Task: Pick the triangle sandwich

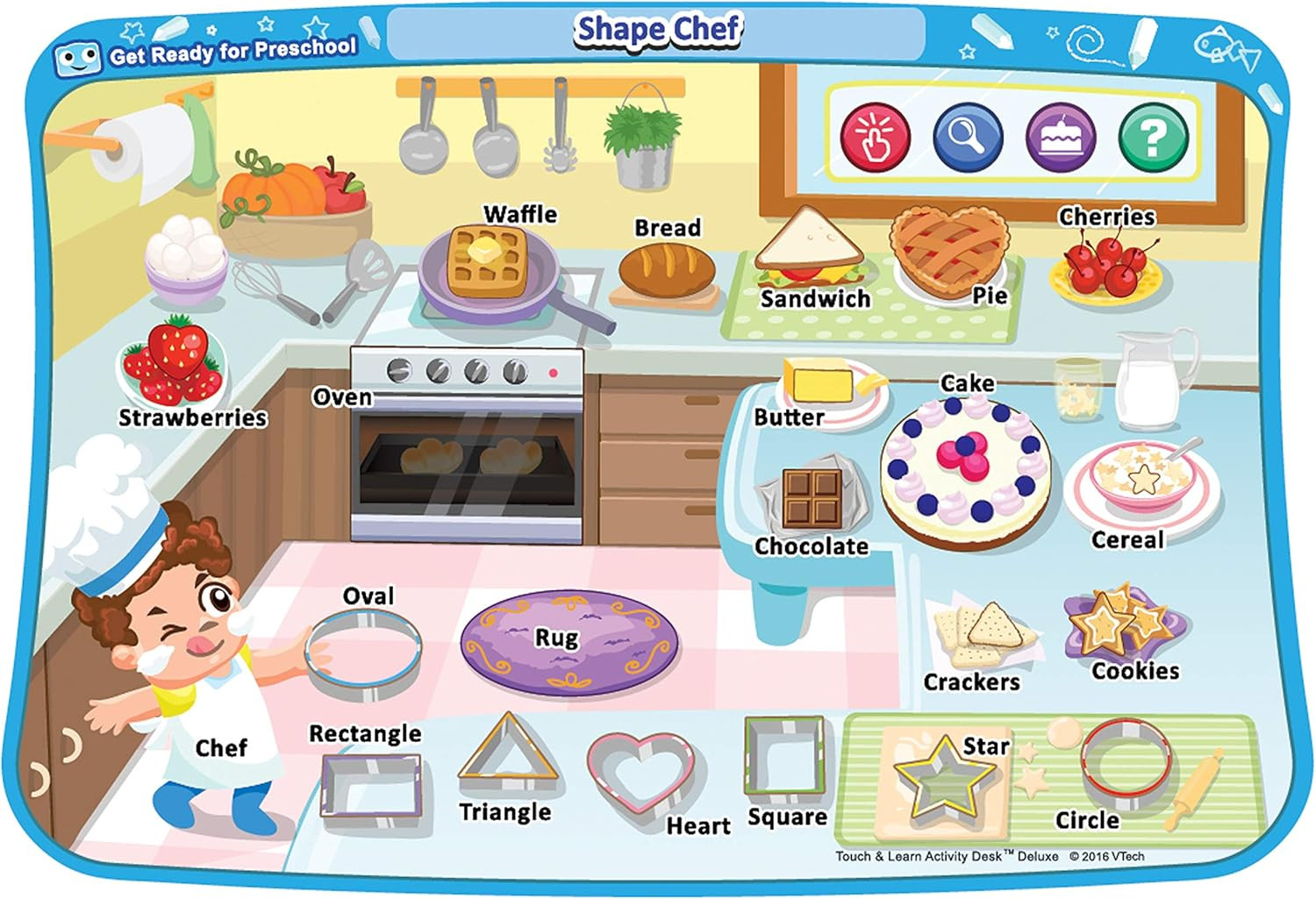Action: [809, 247]
